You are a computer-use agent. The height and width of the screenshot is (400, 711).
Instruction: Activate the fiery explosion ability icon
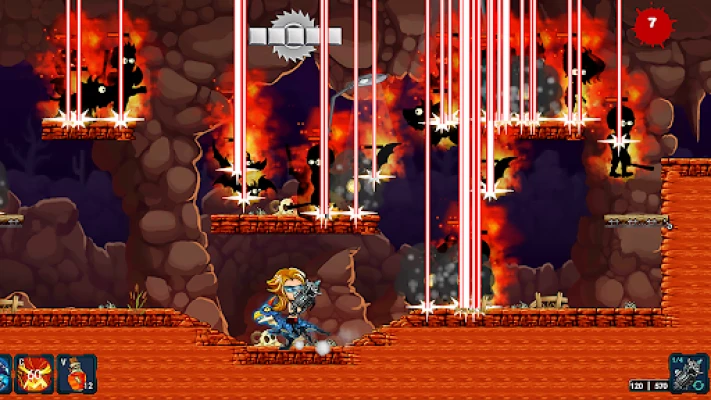click(x=34, y=373)
